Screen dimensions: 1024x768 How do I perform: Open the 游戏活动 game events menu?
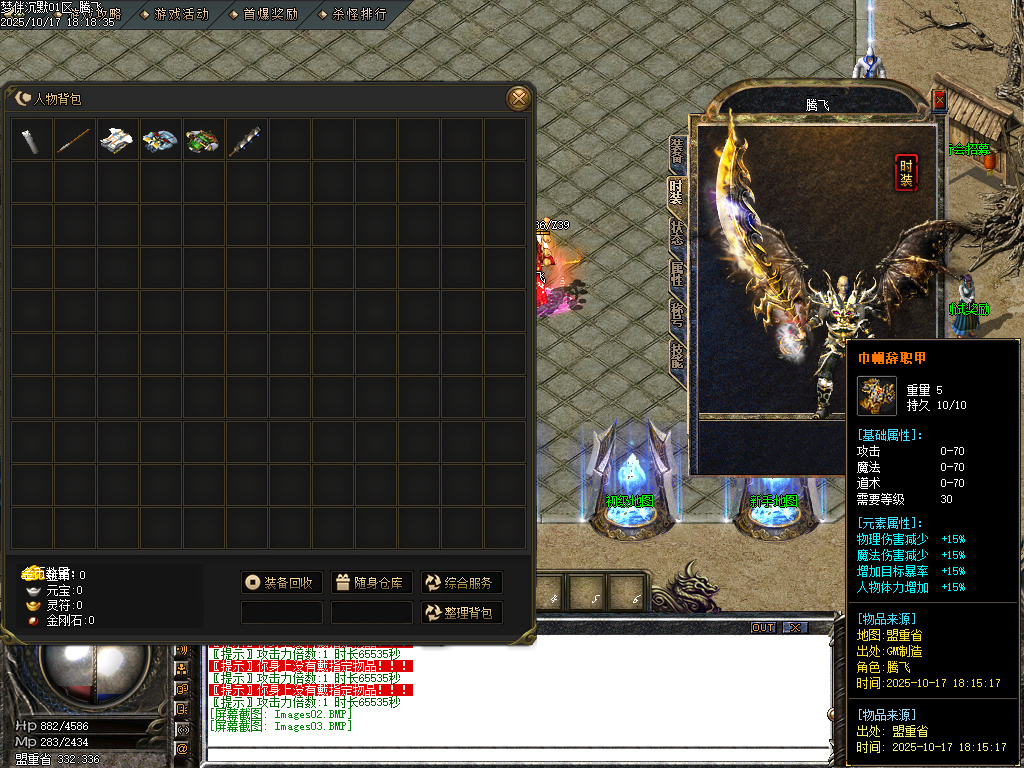(175, 14)
